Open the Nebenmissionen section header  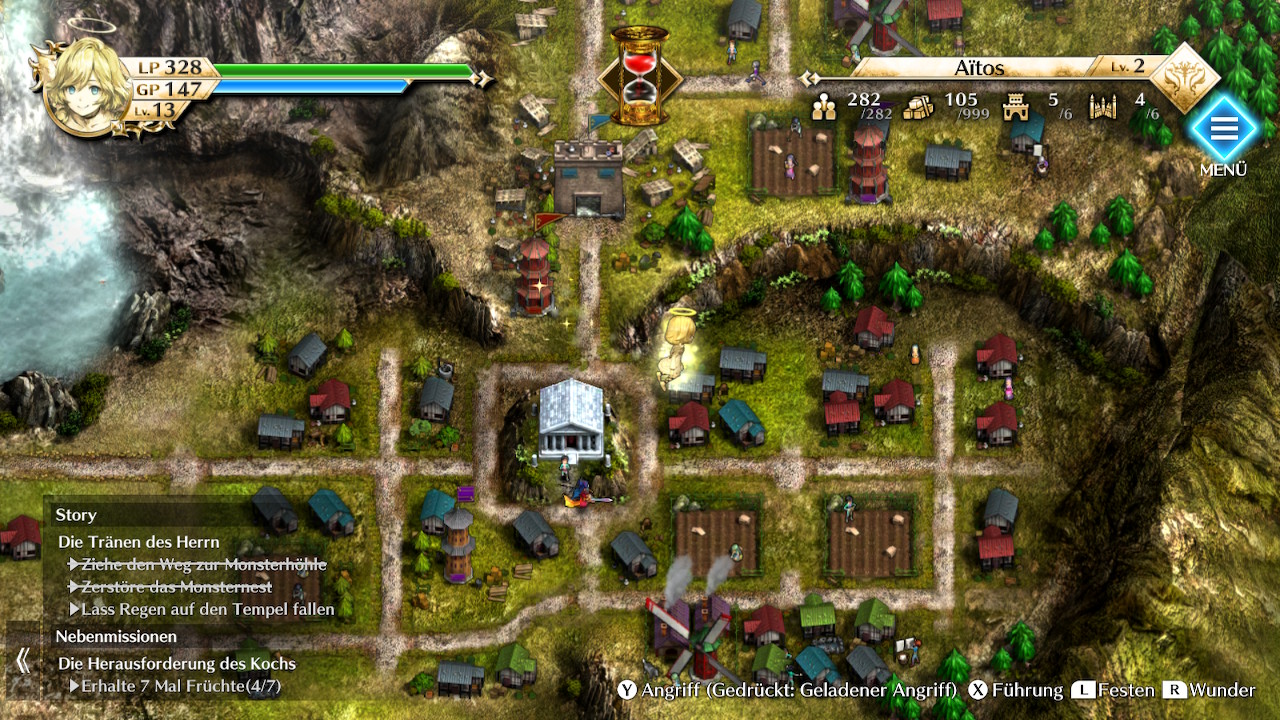pyautogui.click(x=116, y=636)
